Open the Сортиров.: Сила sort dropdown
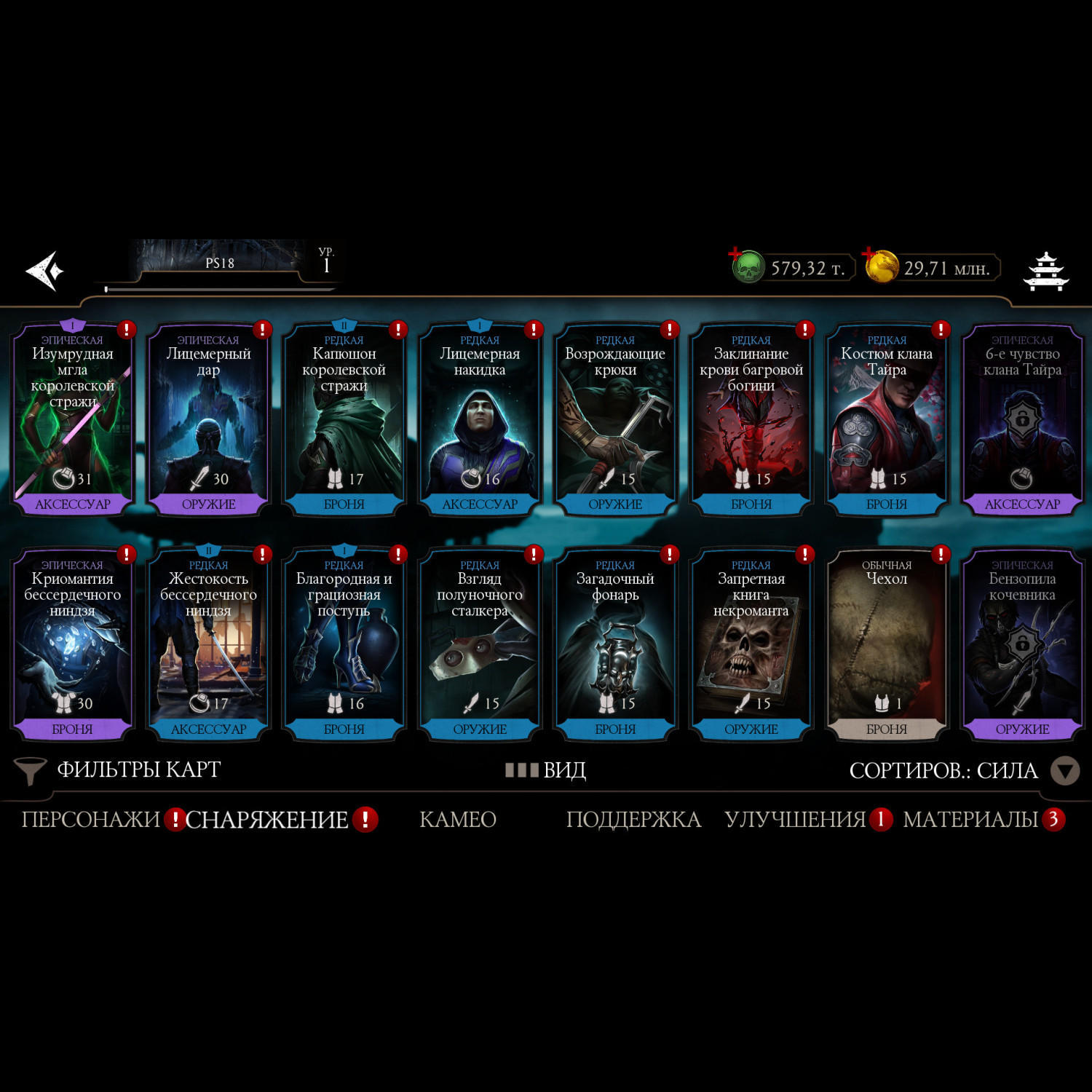Screen dimensions: 1092x1092 point(962,771)
